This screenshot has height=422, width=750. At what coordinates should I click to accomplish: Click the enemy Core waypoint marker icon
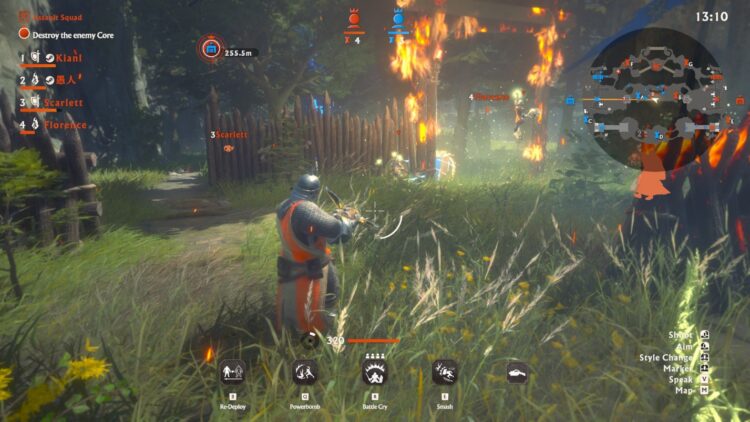click(210, 49)
